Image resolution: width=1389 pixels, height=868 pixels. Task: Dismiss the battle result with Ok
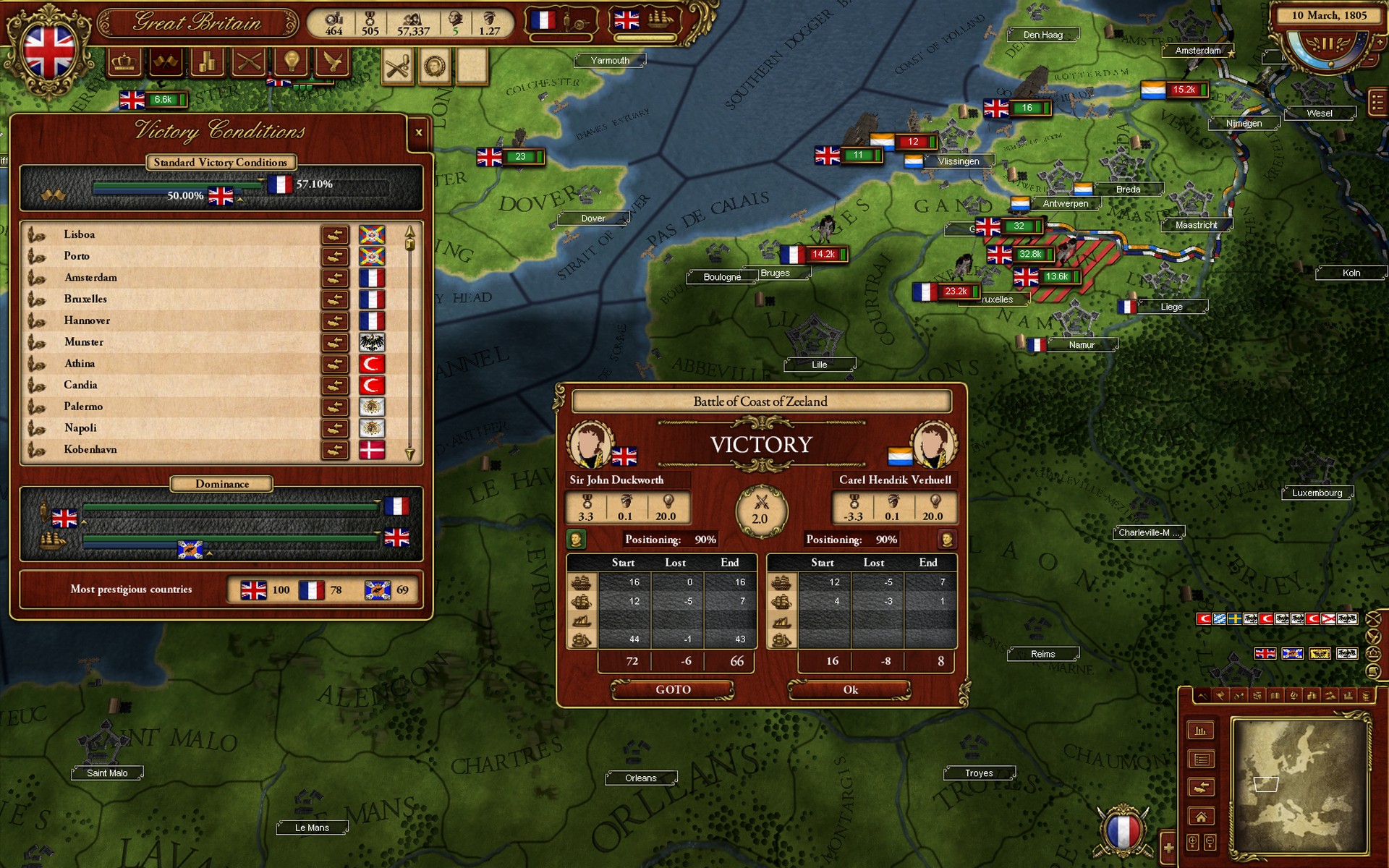pyautogui.click(x=850, y=690)
